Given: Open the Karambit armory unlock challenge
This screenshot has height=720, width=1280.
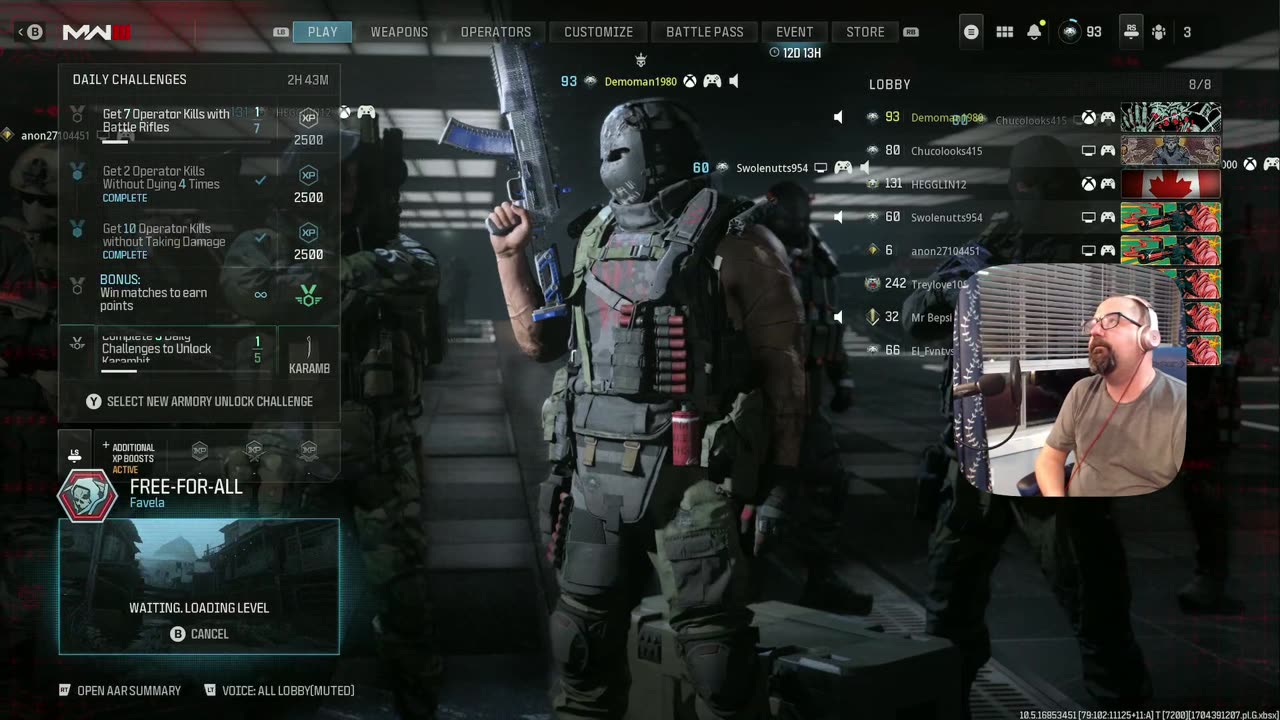Looking at the screenshot, I should [199, 349].
